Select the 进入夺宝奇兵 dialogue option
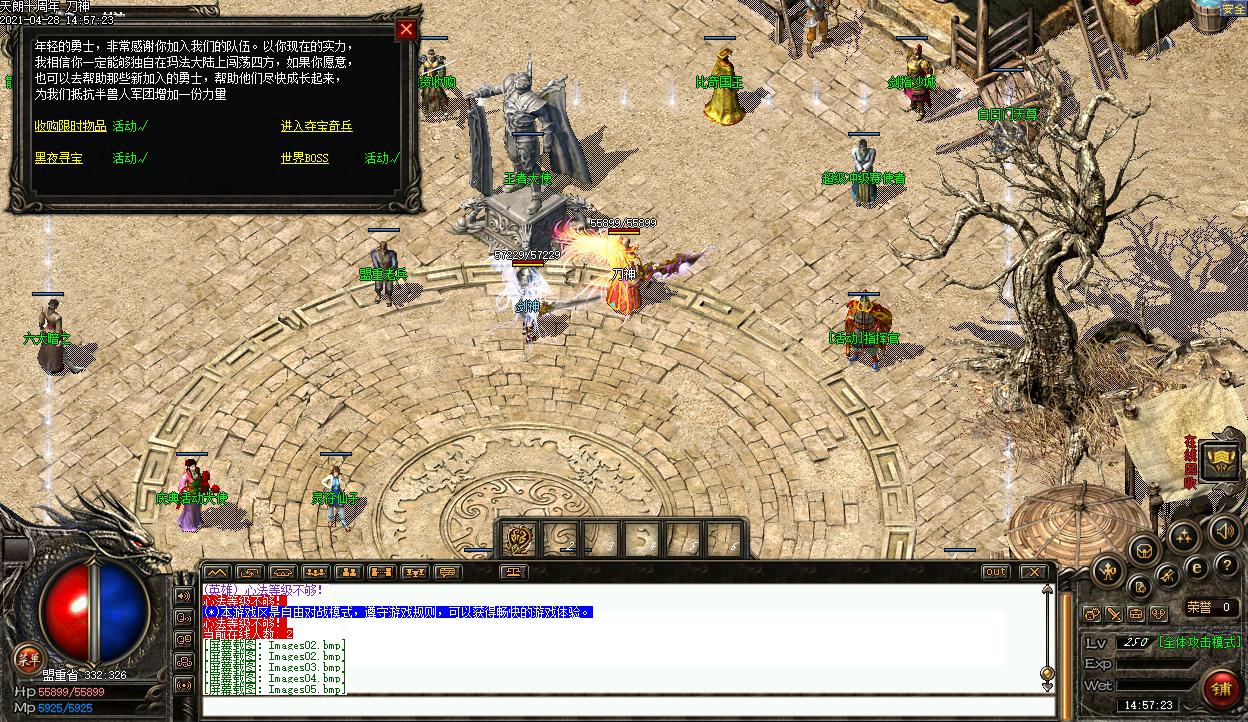1248x722 pixels. (316, 126)
